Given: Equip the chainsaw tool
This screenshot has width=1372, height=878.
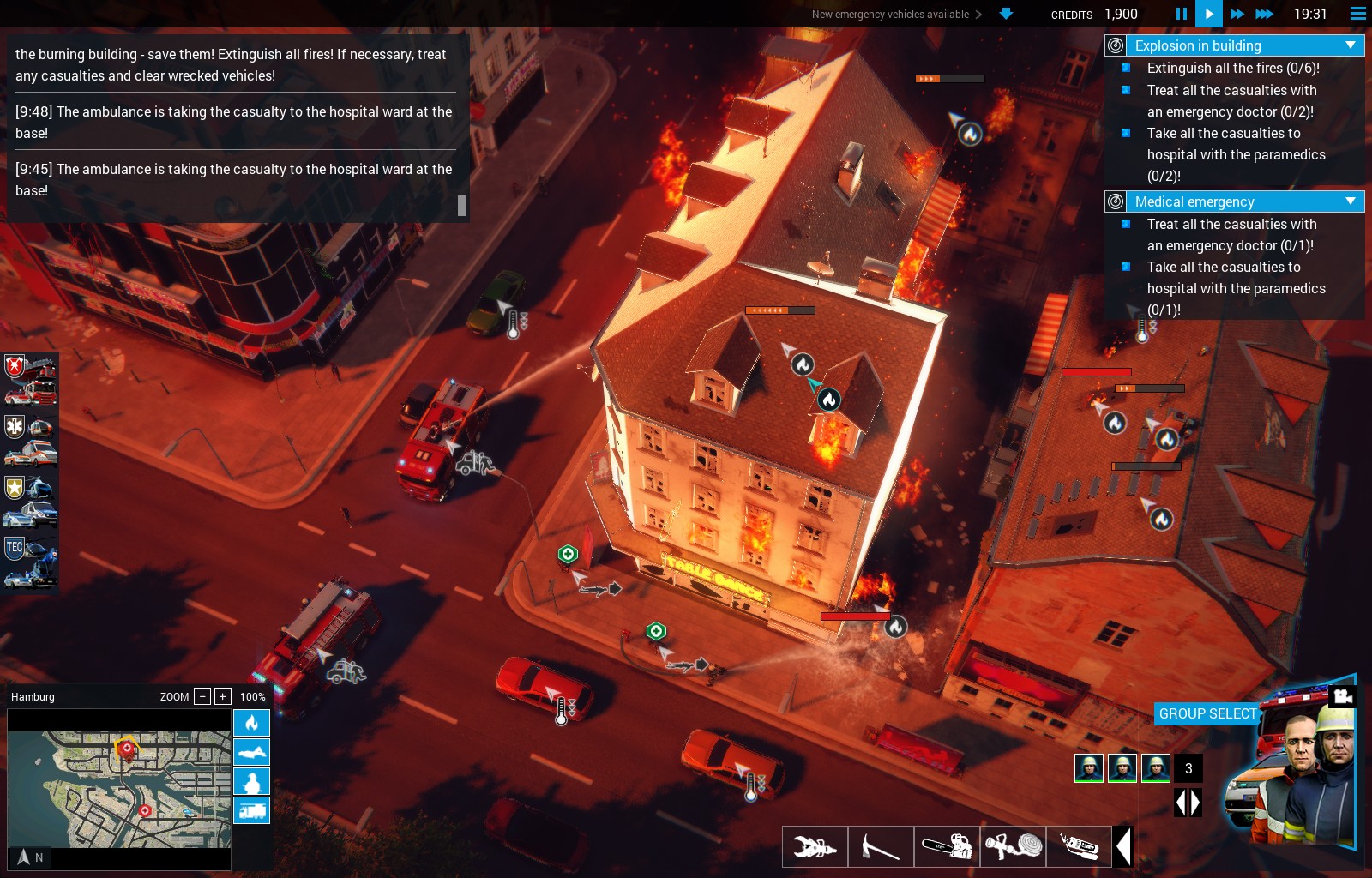Looking at the screenshot, I should (x=947, y=846).
